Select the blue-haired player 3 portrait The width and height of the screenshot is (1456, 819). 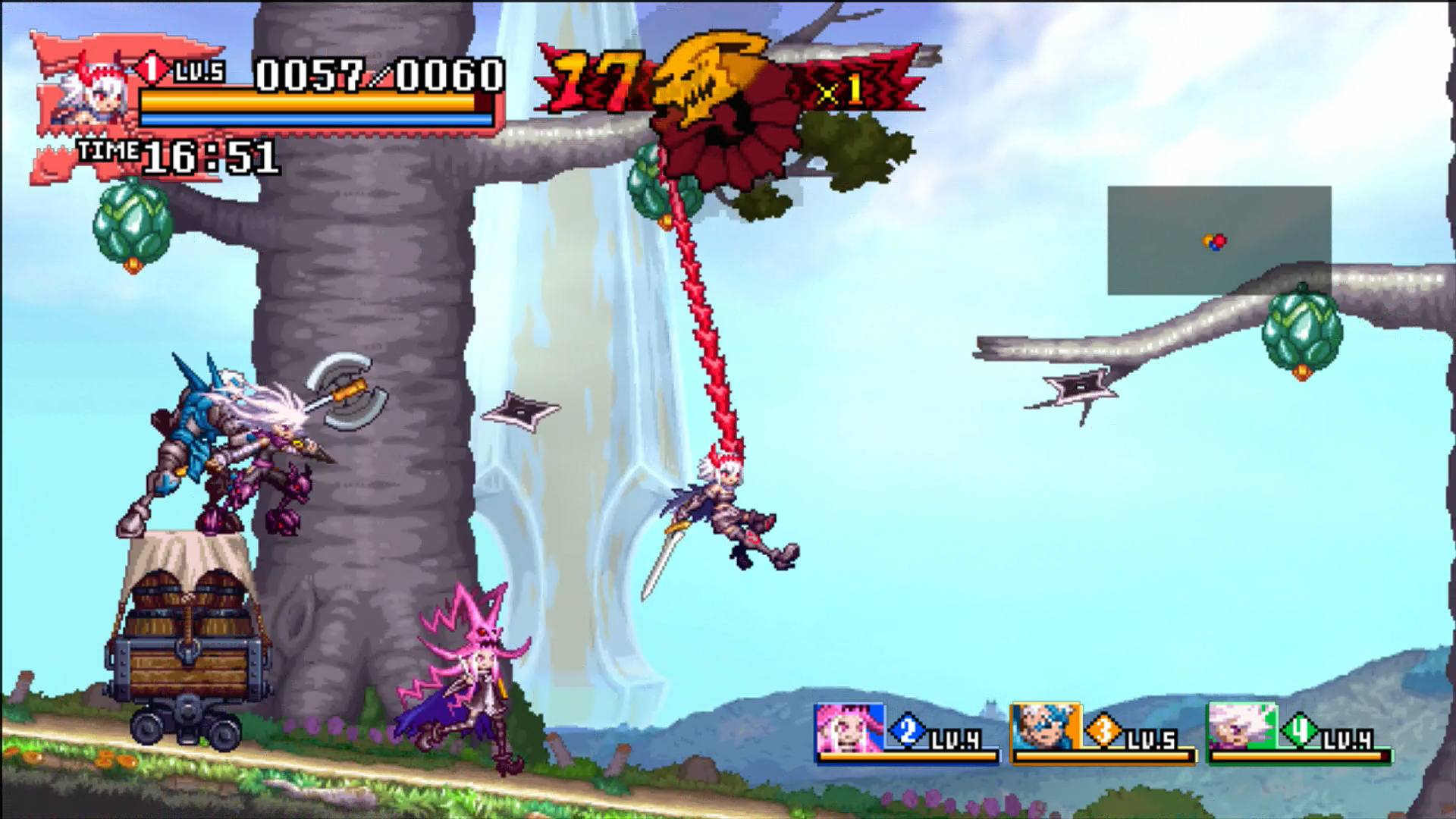point(1046,728)
